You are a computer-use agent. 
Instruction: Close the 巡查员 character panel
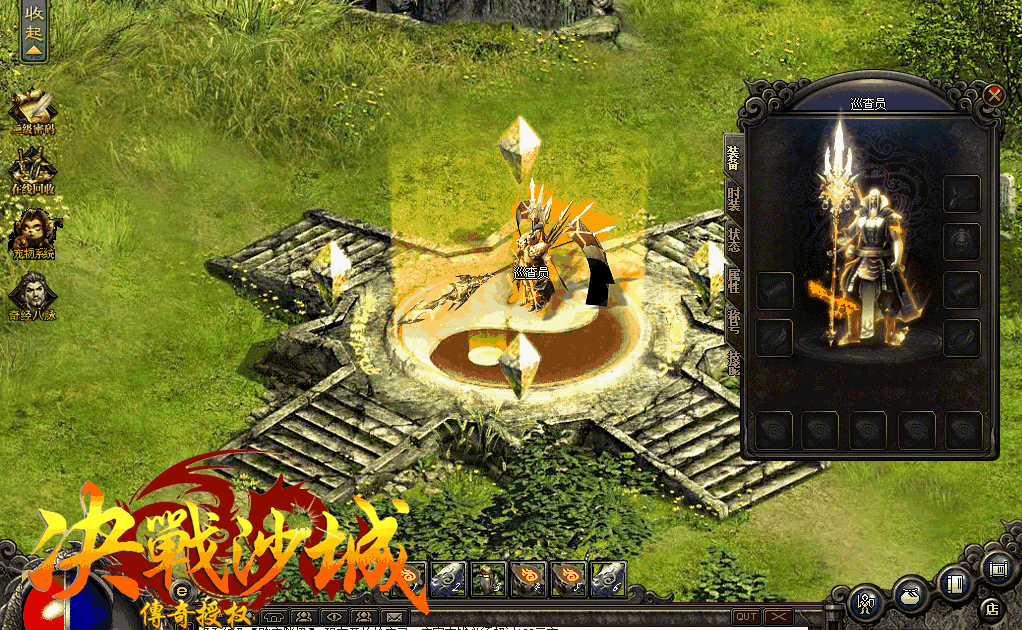(993, 95)
